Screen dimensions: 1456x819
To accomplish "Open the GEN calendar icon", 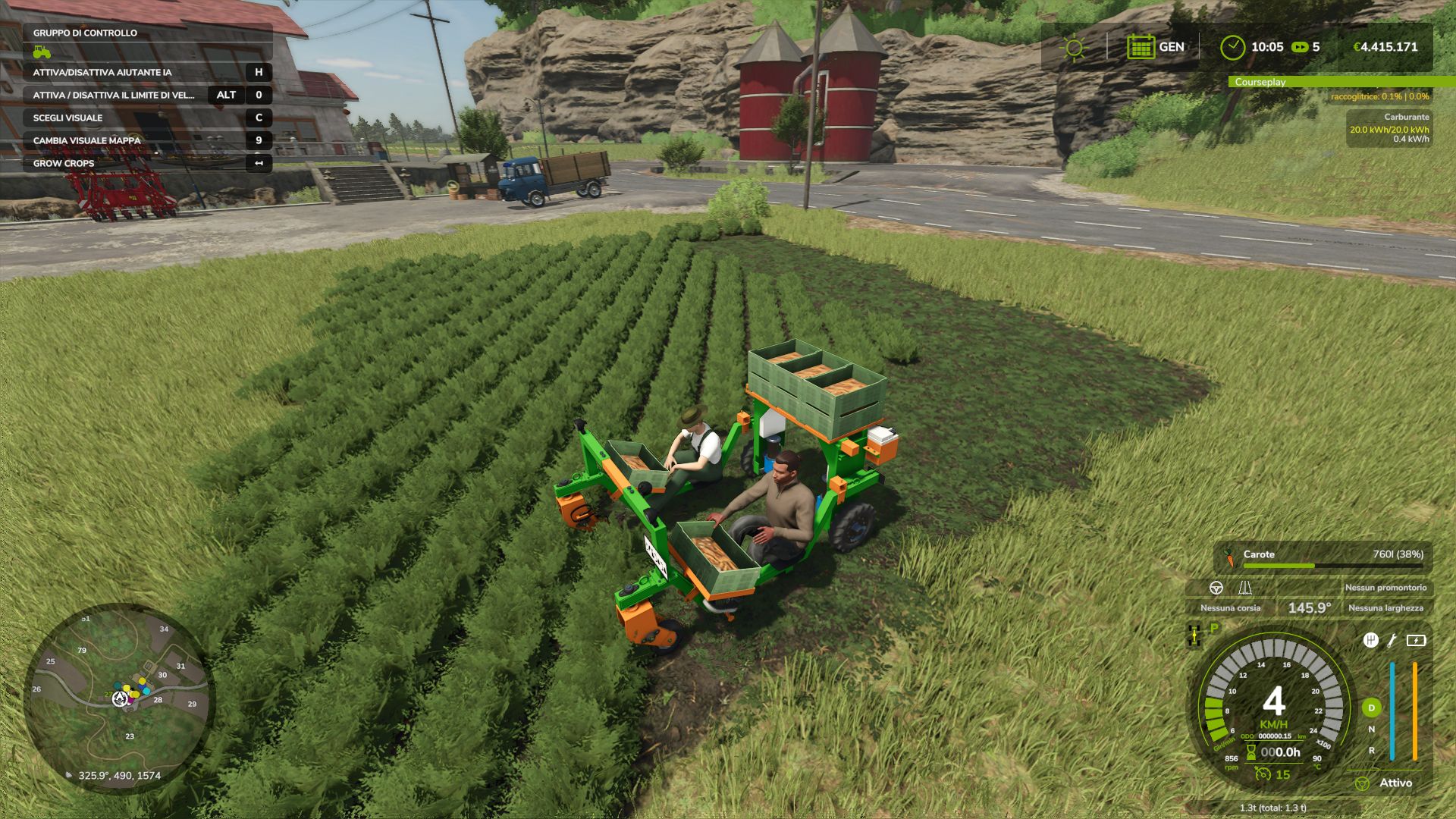I will (1140, 47).
